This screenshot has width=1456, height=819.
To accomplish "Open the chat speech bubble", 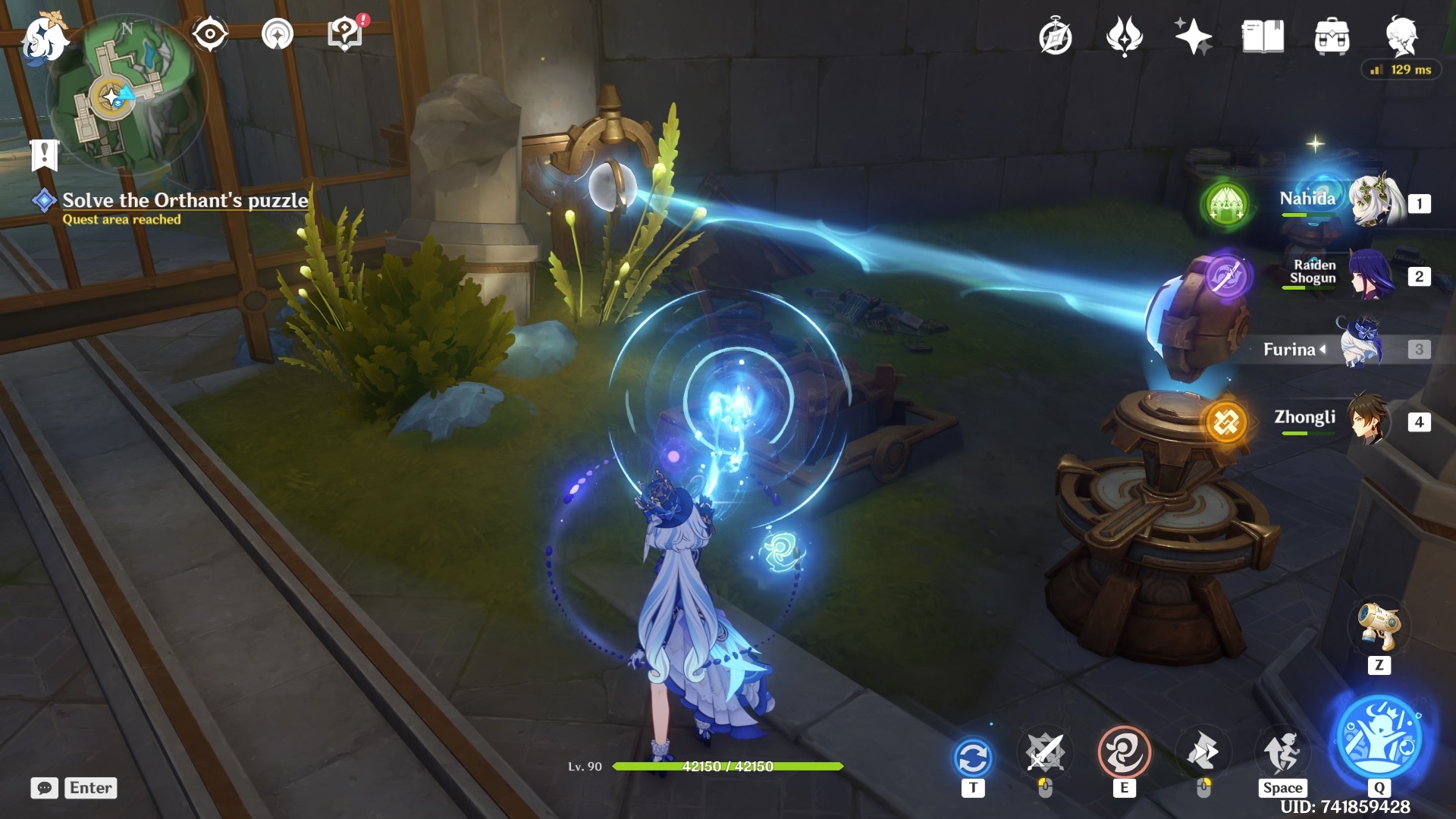I will point(45,788).
